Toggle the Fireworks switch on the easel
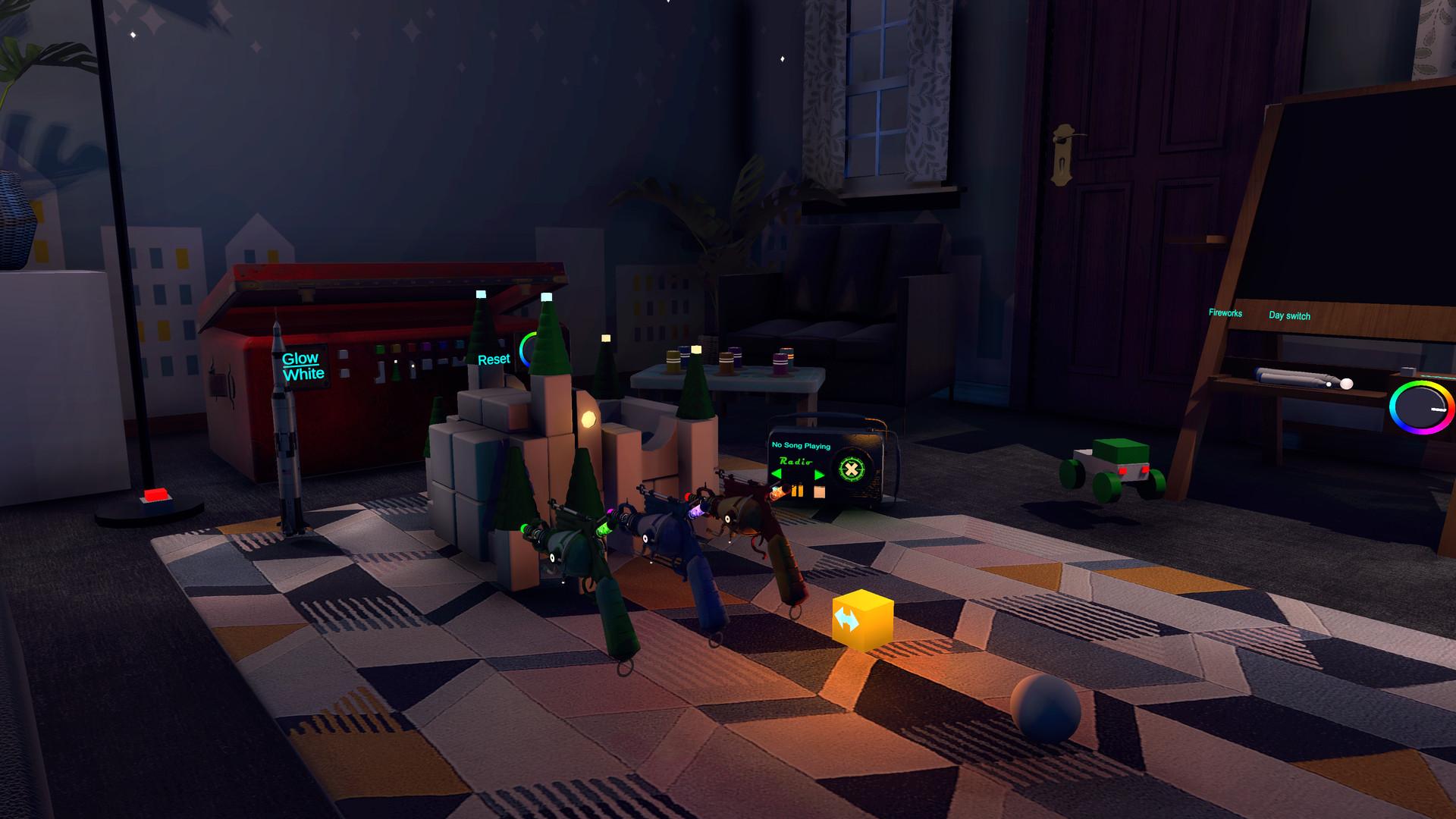Viewport: 1456px width, 819px height. (x=1225, y=314)
